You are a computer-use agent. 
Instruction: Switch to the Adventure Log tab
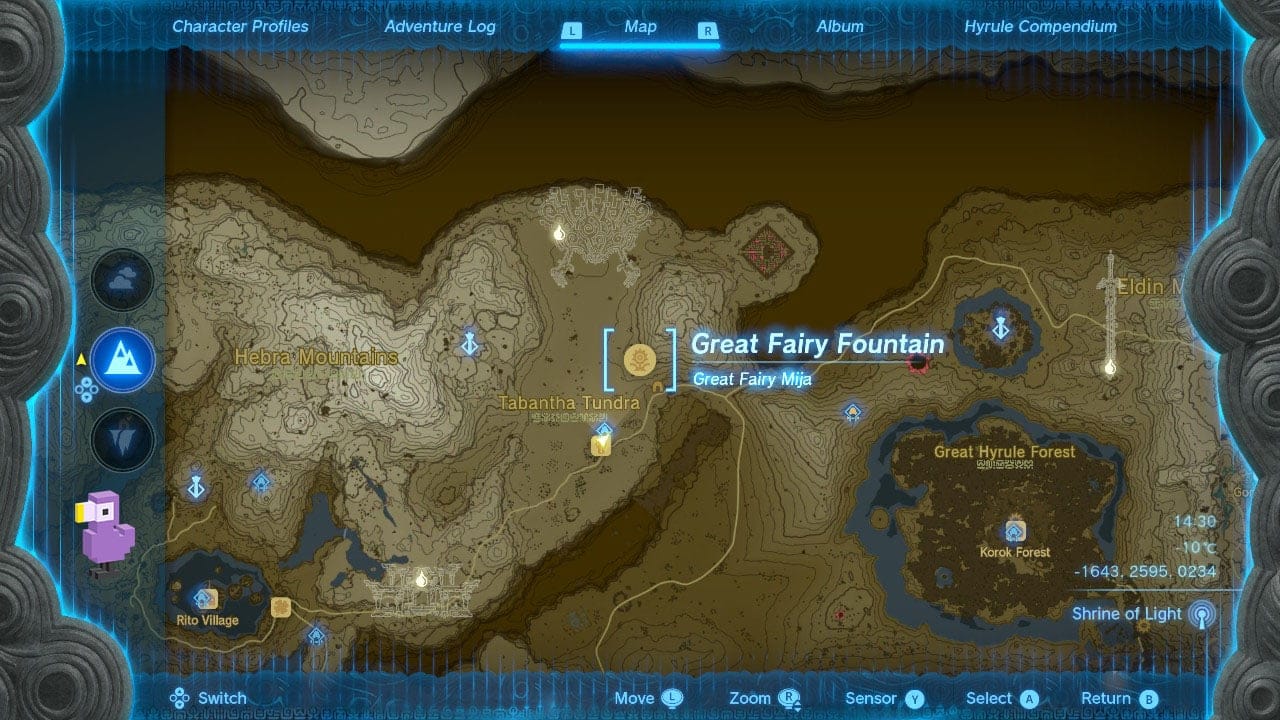(x=440, y=27)
